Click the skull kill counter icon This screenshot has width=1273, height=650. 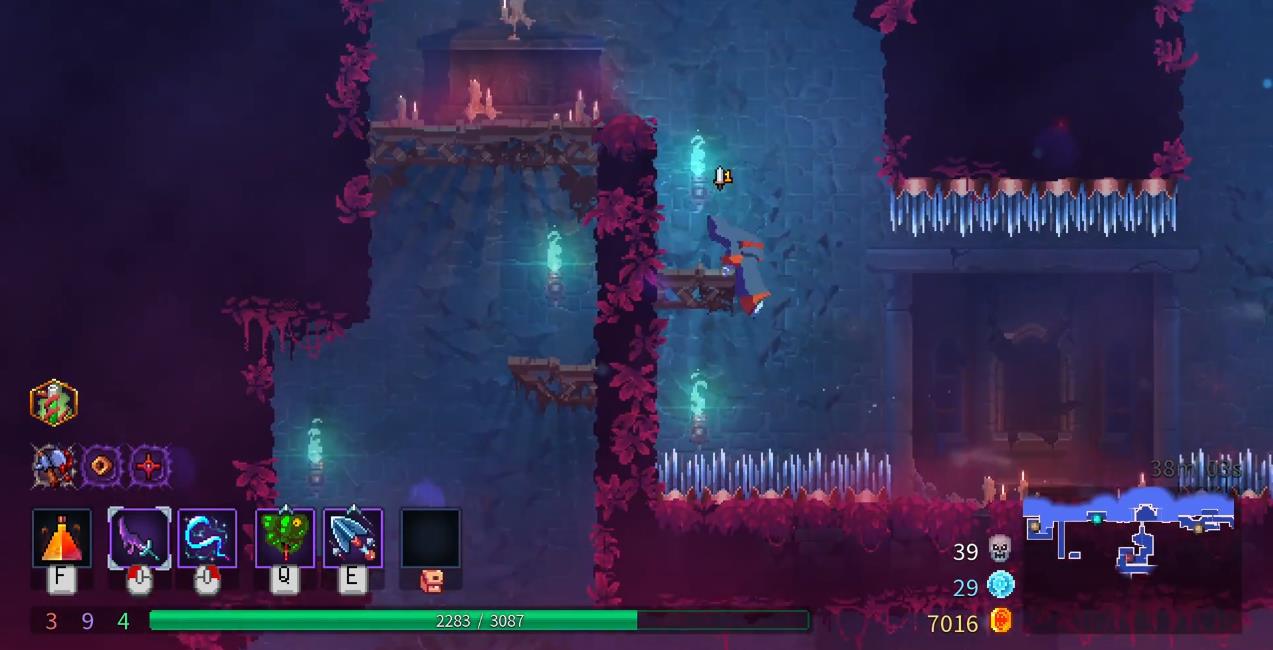[x=1000, y=549]
